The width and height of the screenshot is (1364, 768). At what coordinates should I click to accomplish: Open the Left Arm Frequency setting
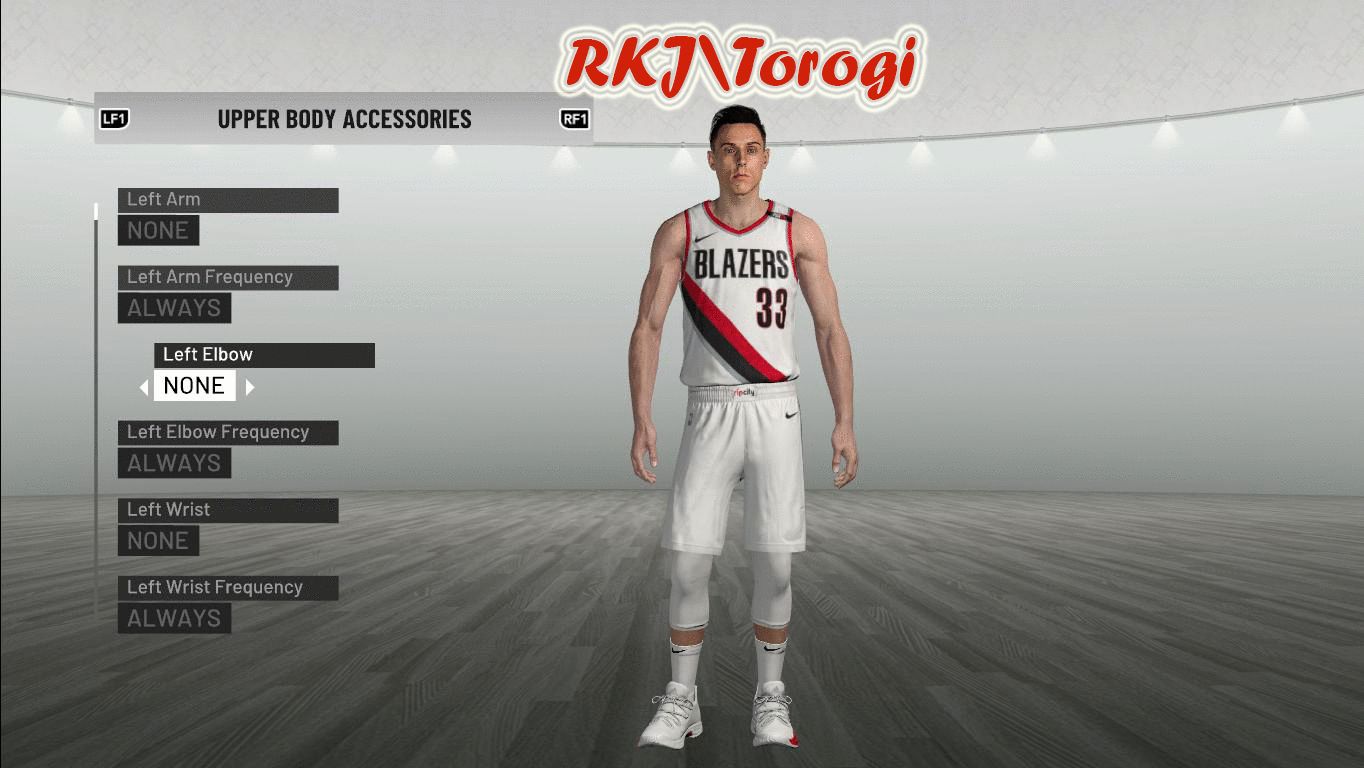click(227, 278)
